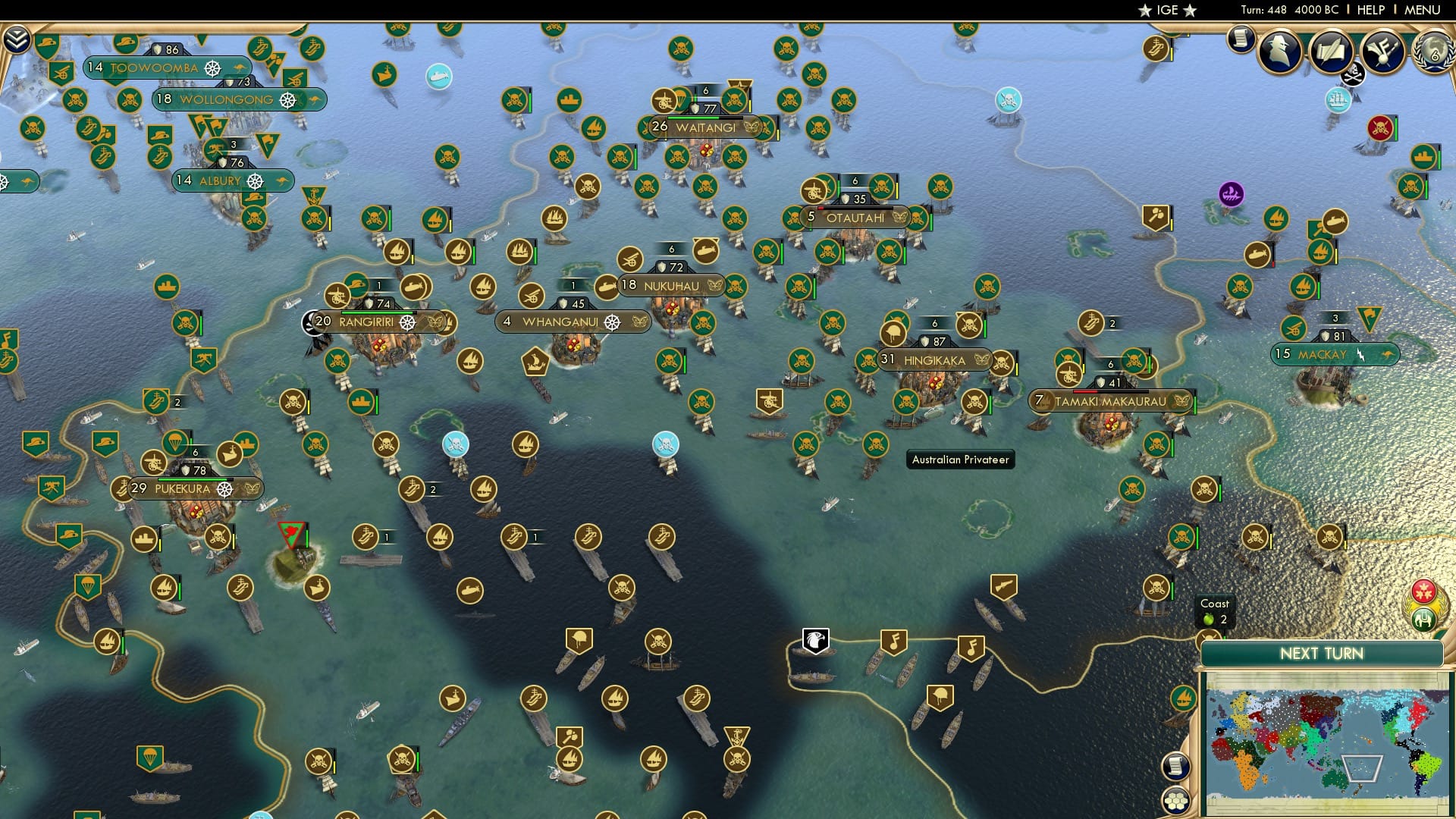Click the red wreath notification icon above the elephant
1456x819 pixels.
[1423, 592]
